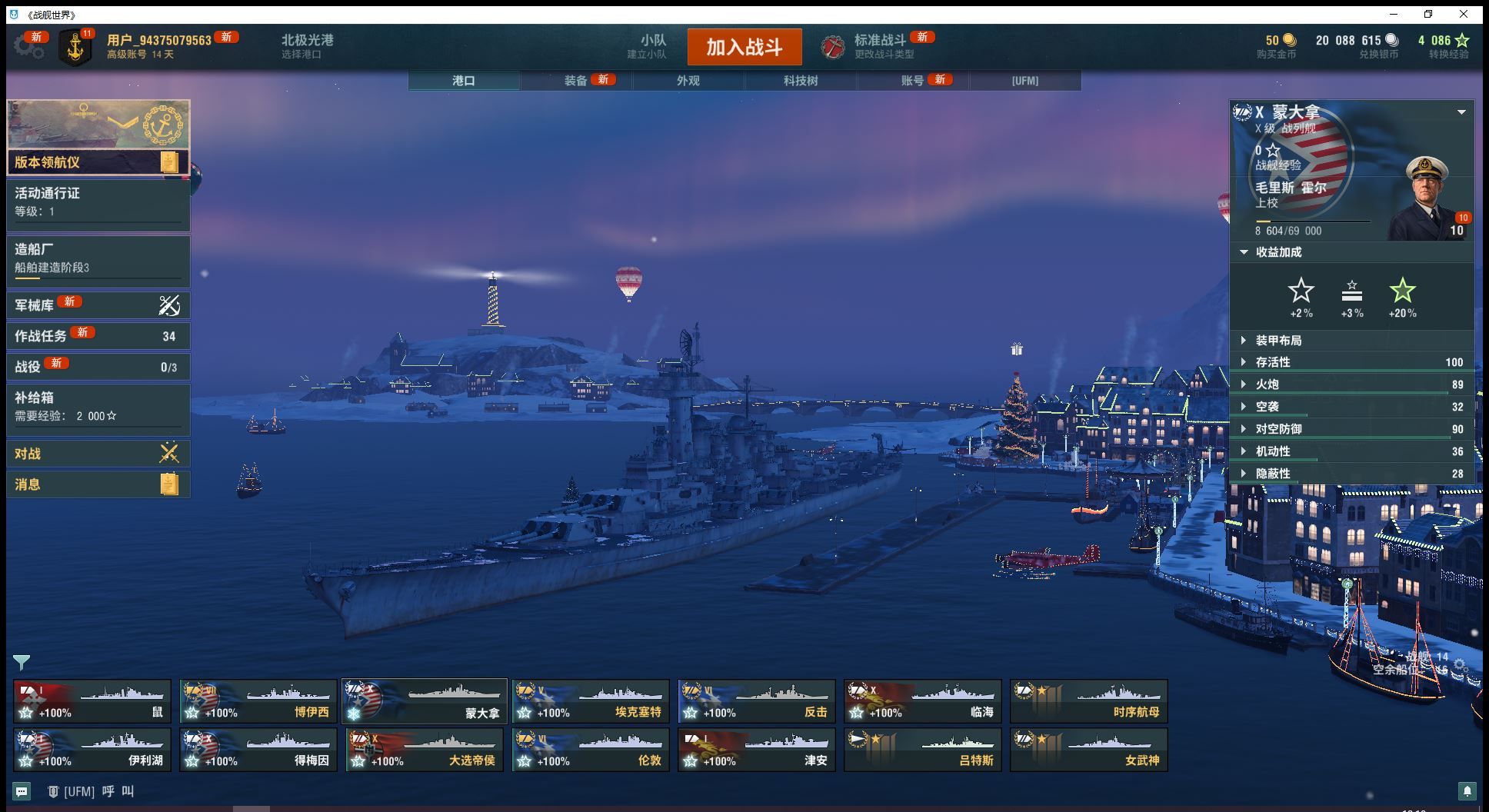Open the 军械库 armory

[x=98, y=305]
